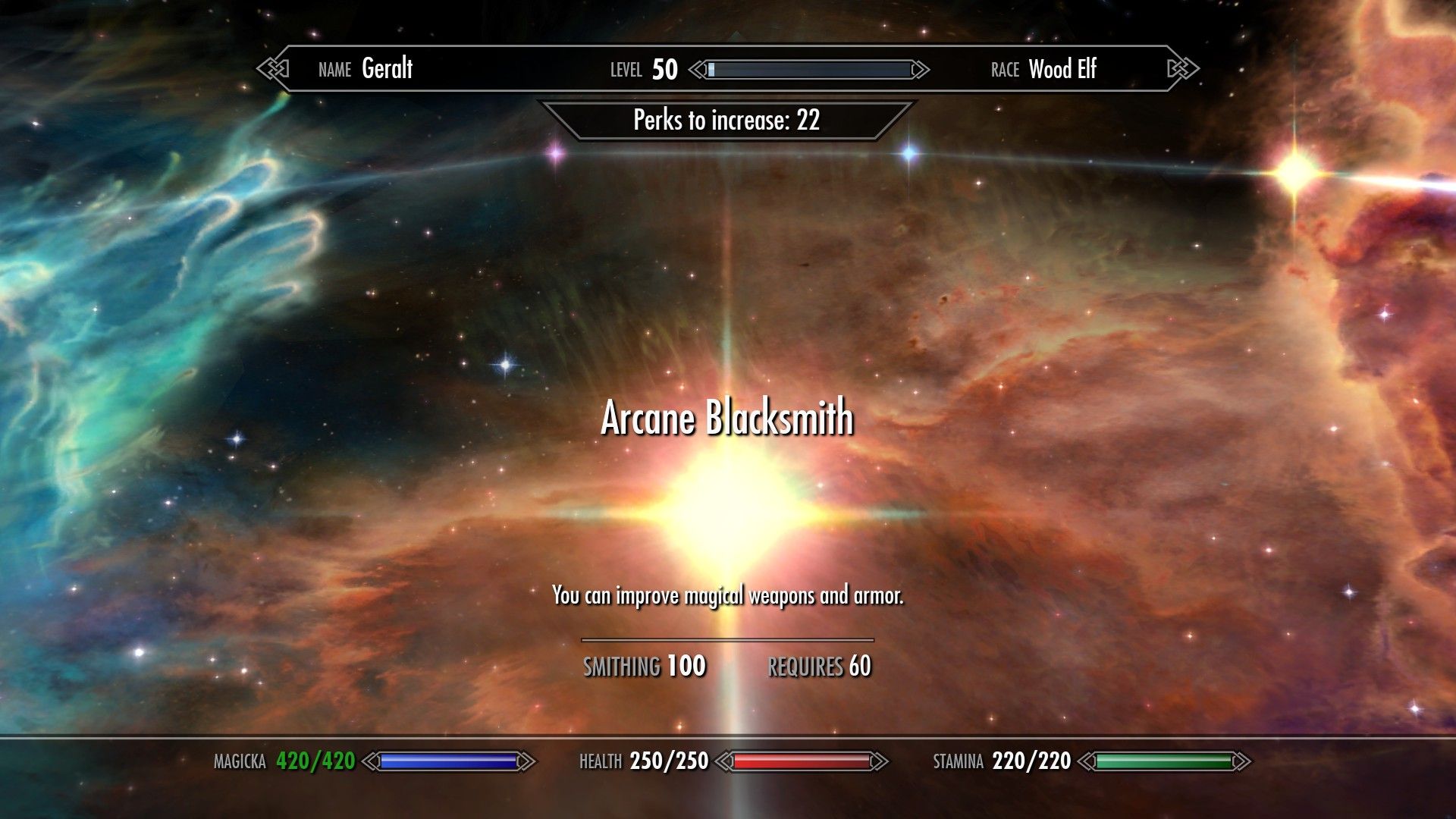Viewport: 1456px width, 819px height.
Task: Click the arrow left of the Magicka bar
Action: click(370, 761)
